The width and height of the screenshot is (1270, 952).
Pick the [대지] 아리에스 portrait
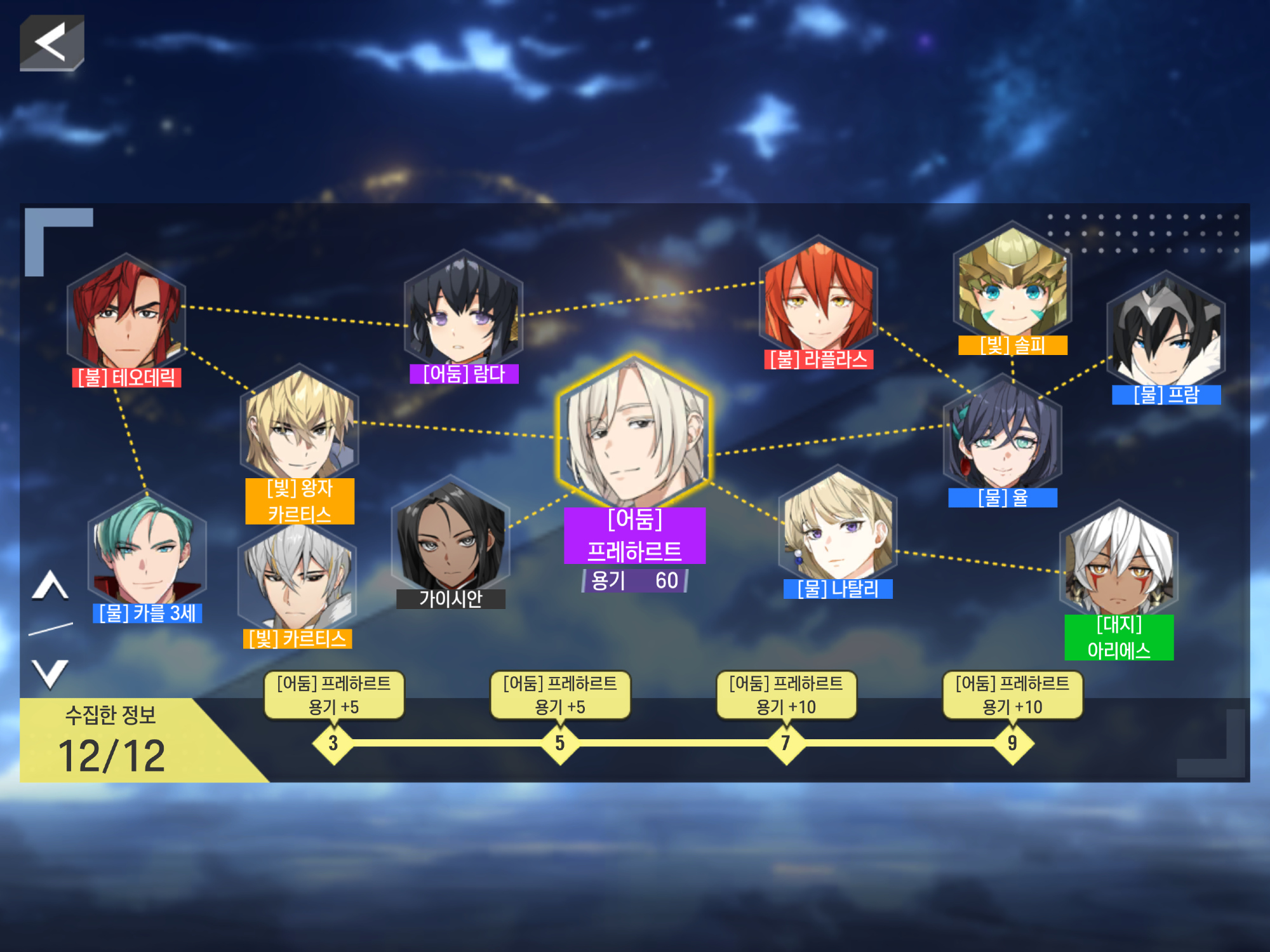(x=1119, y=559)
